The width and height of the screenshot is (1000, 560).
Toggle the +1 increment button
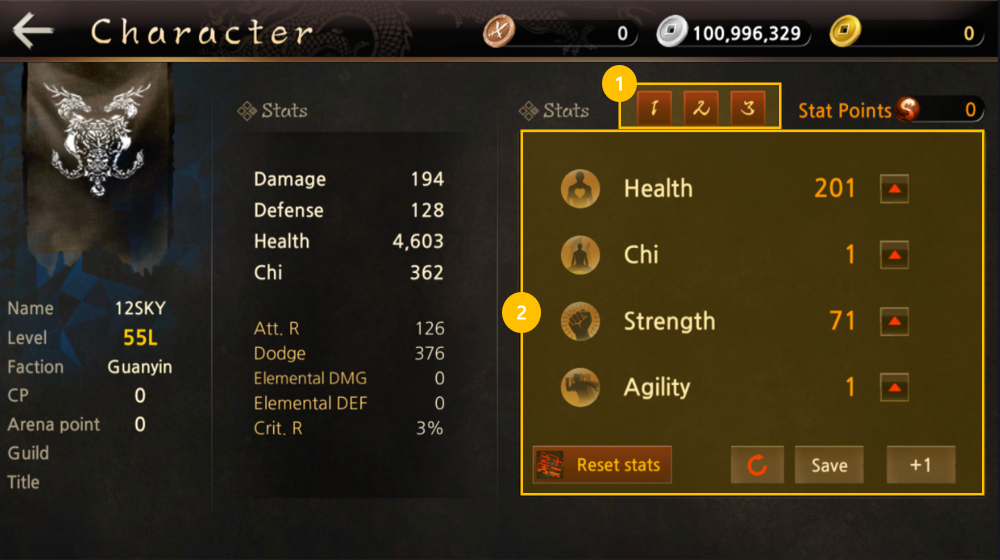pyautogui.click(x=921, y=465)
